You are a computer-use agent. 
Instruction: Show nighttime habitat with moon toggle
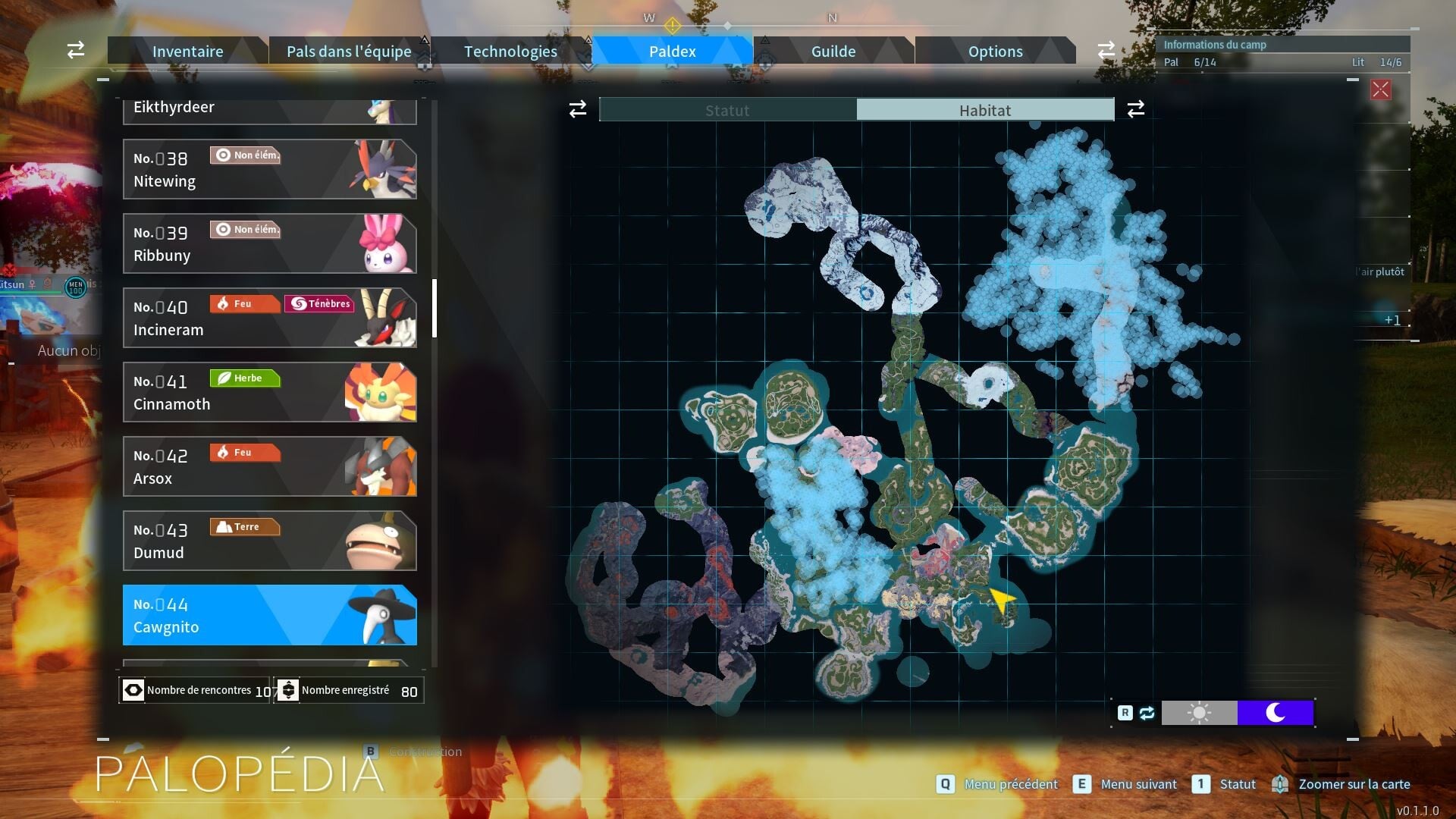1275,713
